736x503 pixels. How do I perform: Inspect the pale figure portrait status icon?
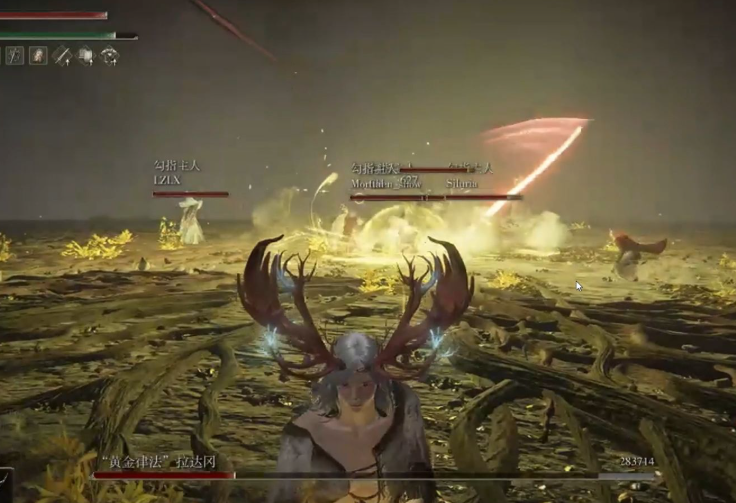[38, 56]
